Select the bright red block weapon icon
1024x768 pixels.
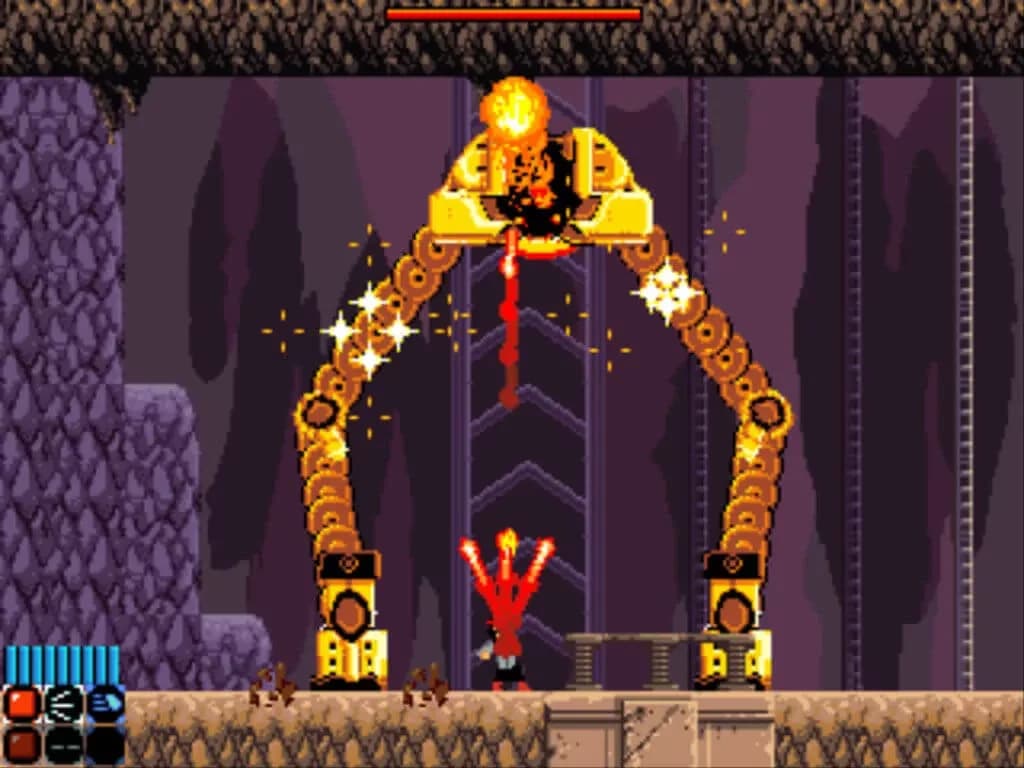click(21, 704)
